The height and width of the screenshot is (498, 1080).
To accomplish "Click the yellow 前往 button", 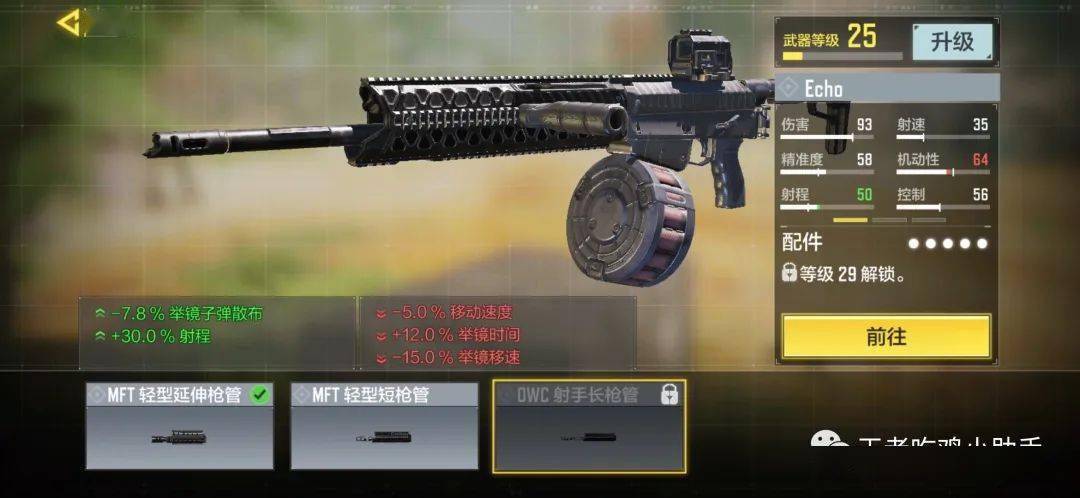I will 886,337.
